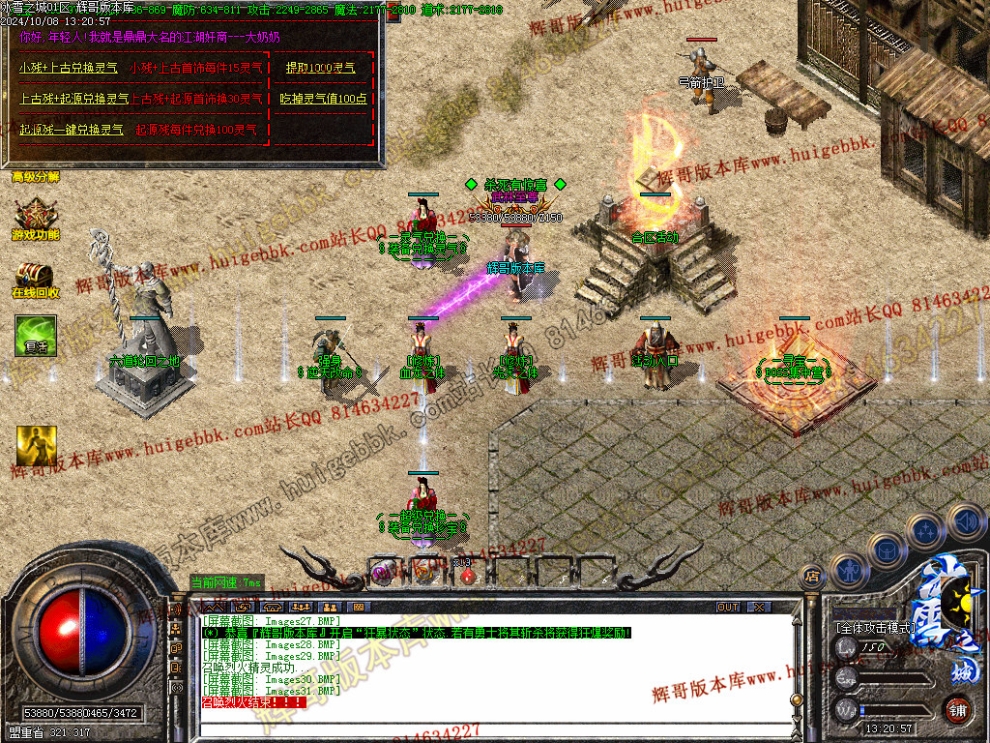
Task: Open the character figure round button
Action: 848,571
